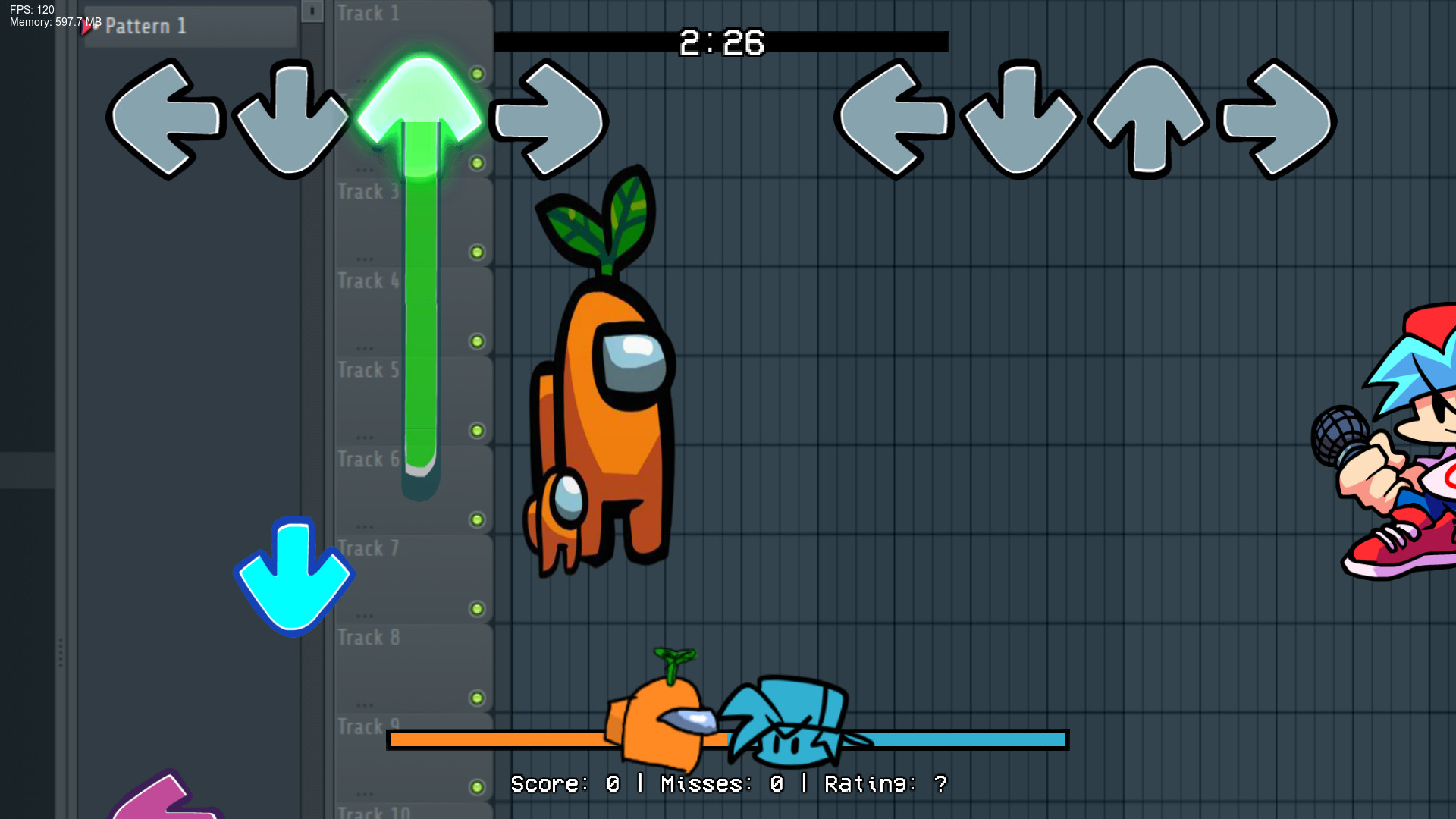This screenshot has width=1456, height=819.
Task: Toggle the mute LED for Track 1
Action: coord(476,74)
